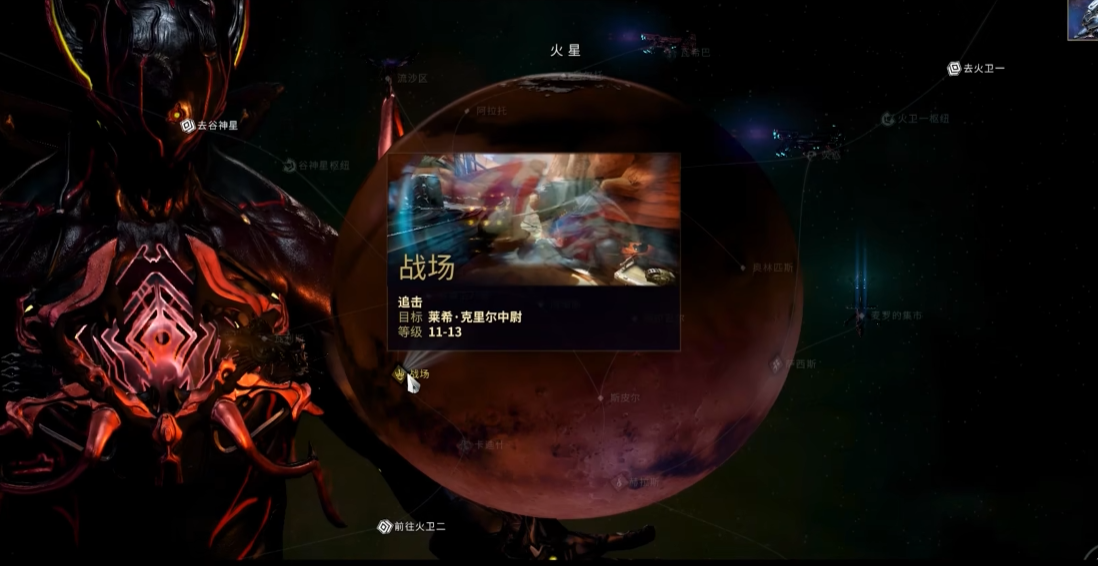
Task: Select the 斯皮尔 mission node
Action: click(x=601, y=397)
